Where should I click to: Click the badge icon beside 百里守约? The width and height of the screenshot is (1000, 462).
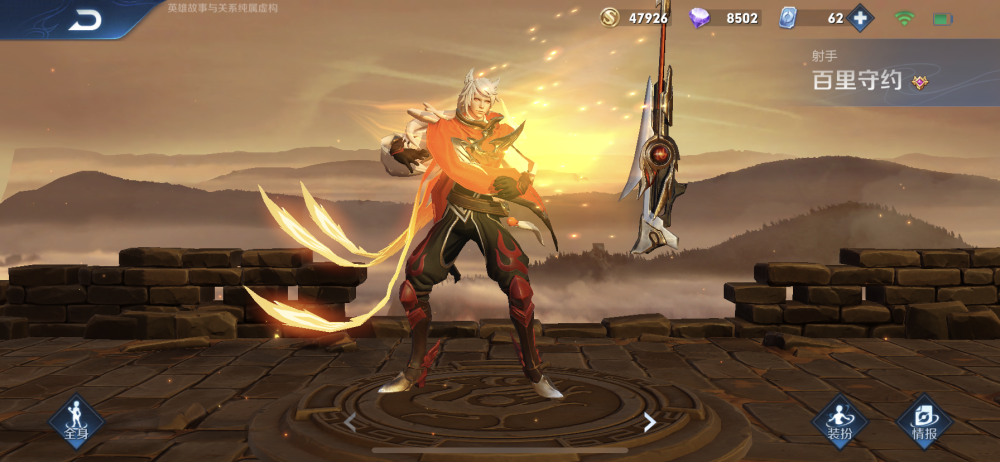tap(919, 83)
